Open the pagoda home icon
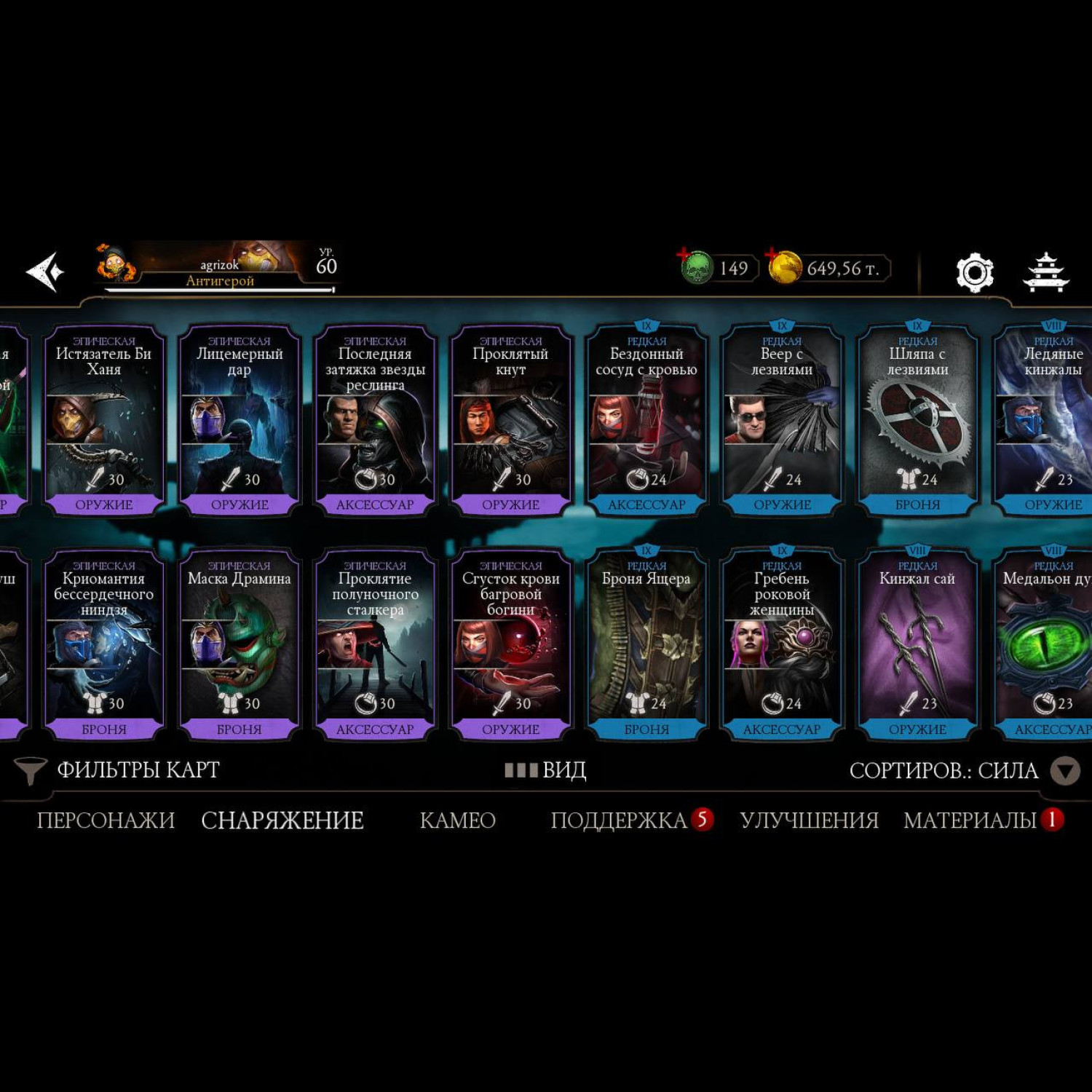The width and height of the screenshot is (1092, 1092). (1046, 272)
